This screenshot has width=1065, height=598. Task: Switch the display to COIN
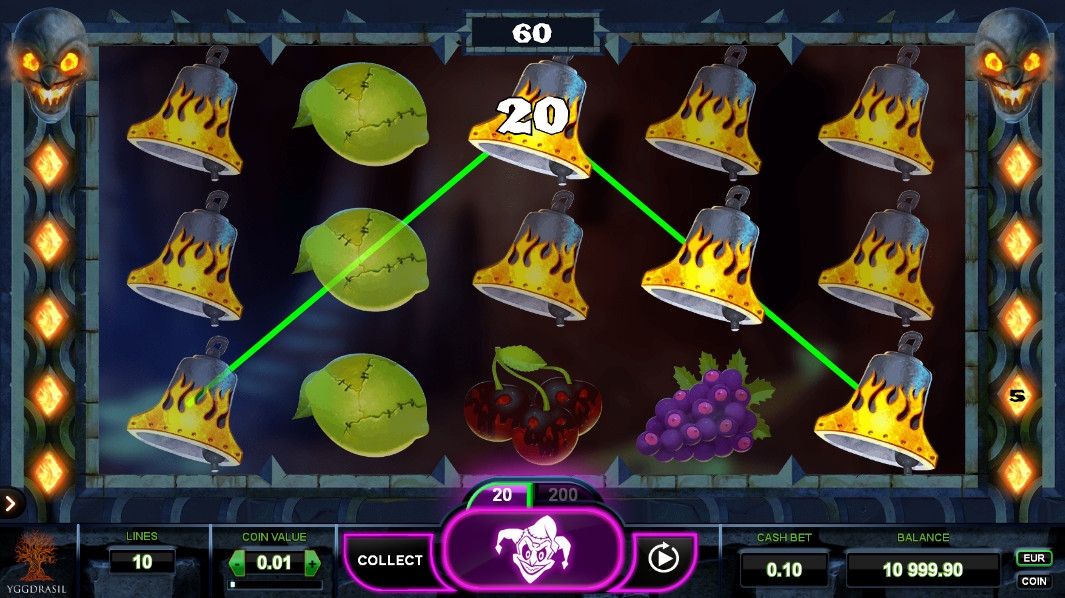[1033, 581]
